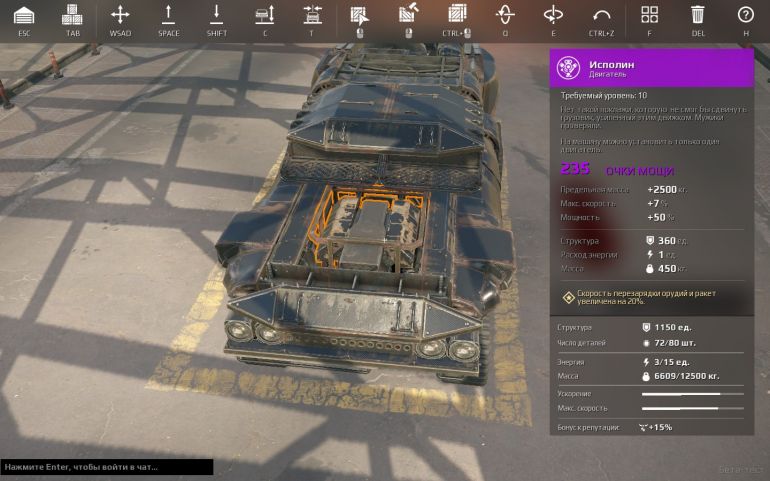Open help with the question mark icon

(x=745, y=15)
